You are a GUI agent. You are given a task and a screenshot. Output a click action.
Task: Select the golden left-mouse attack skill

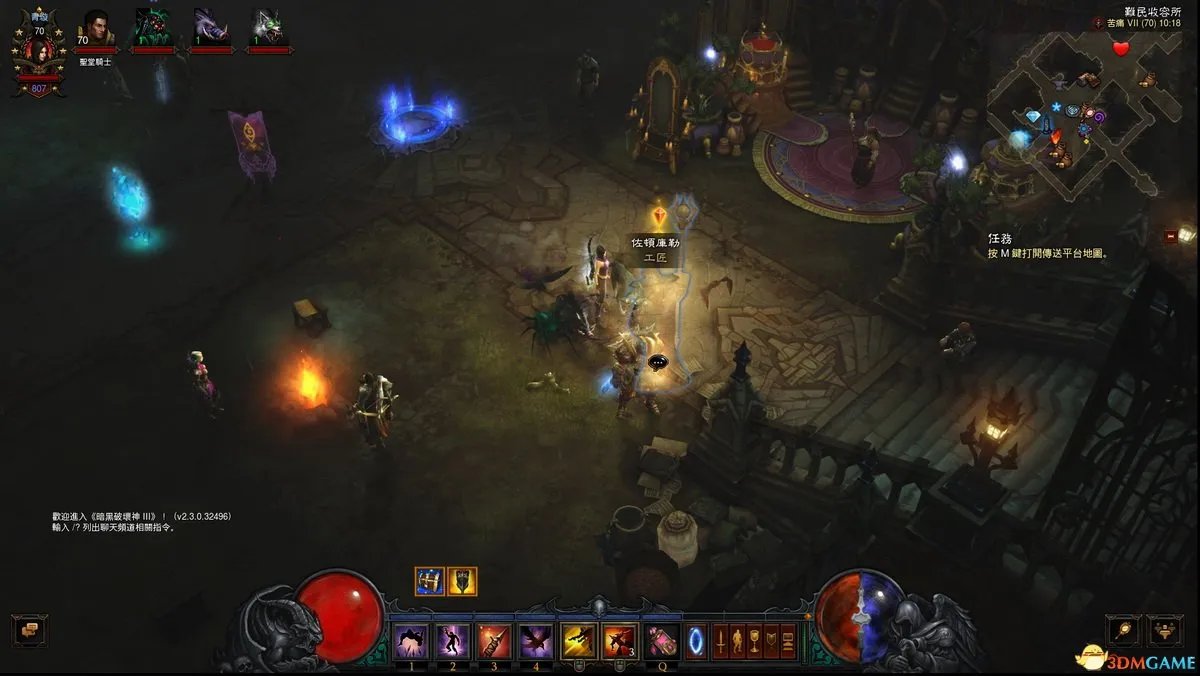coord(578,640)
